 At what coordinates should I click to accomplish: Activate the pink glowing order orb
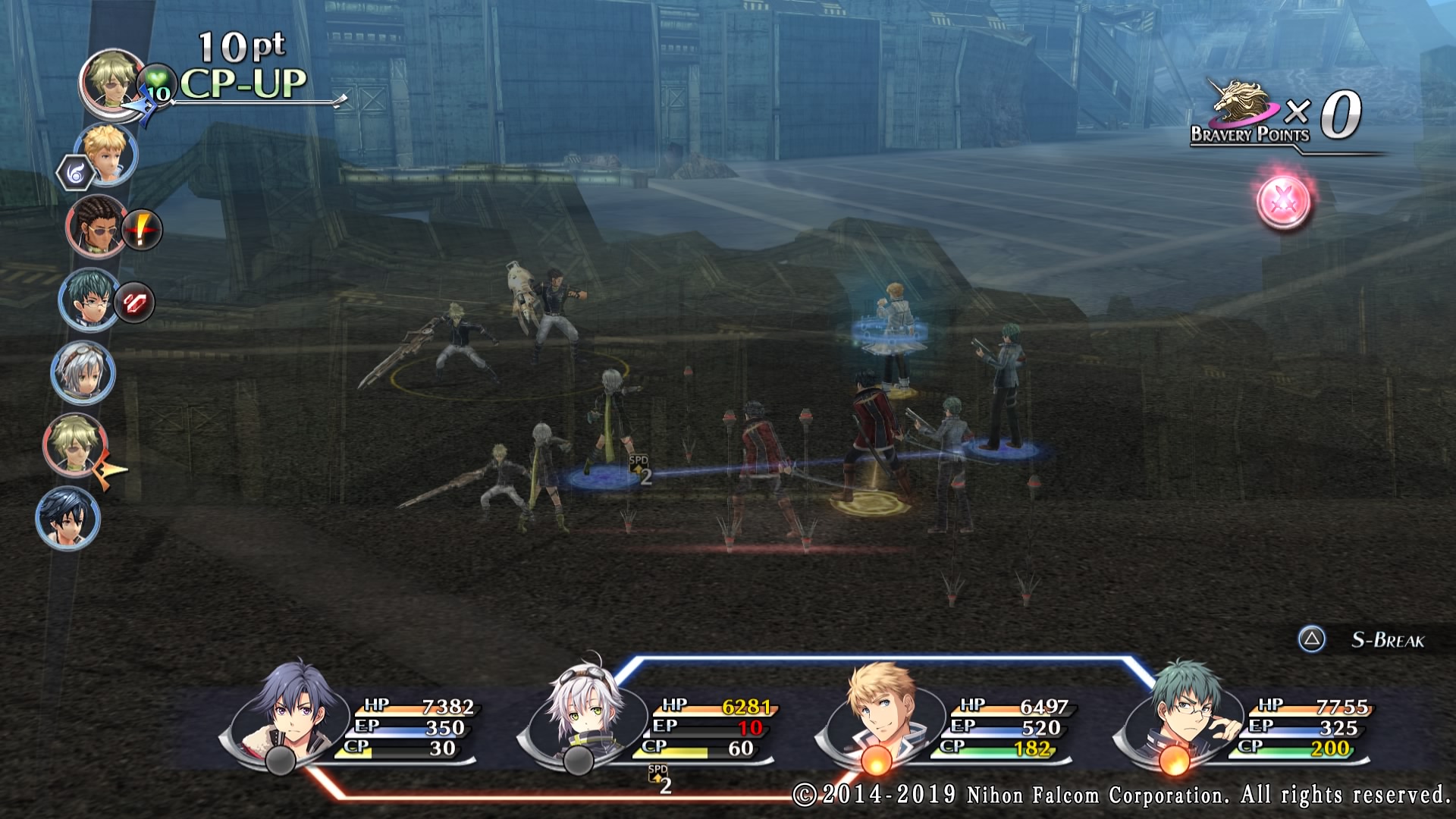pyautogui.click(x=1283, y=202)
